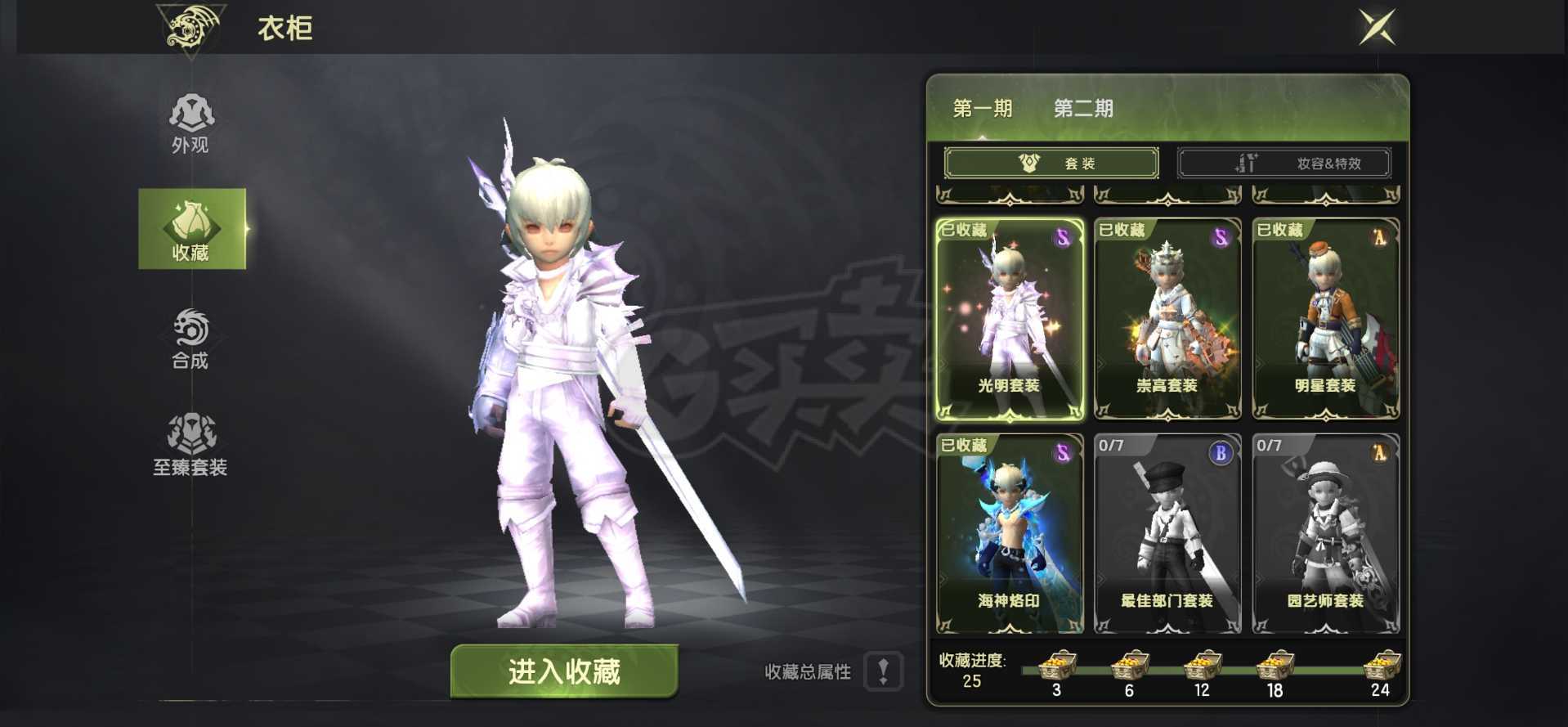
Task: Open the 外观 (appearance) panel
Action: 190,123
